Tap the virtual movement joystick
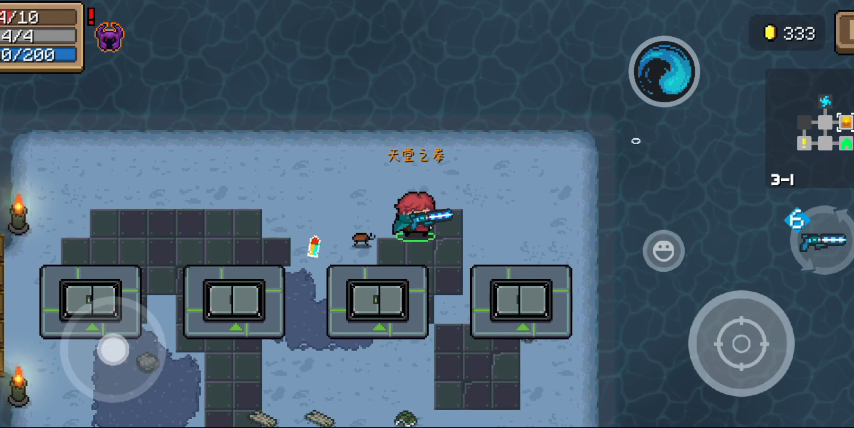This screenshot has height=428, width=854. (113, 349)
